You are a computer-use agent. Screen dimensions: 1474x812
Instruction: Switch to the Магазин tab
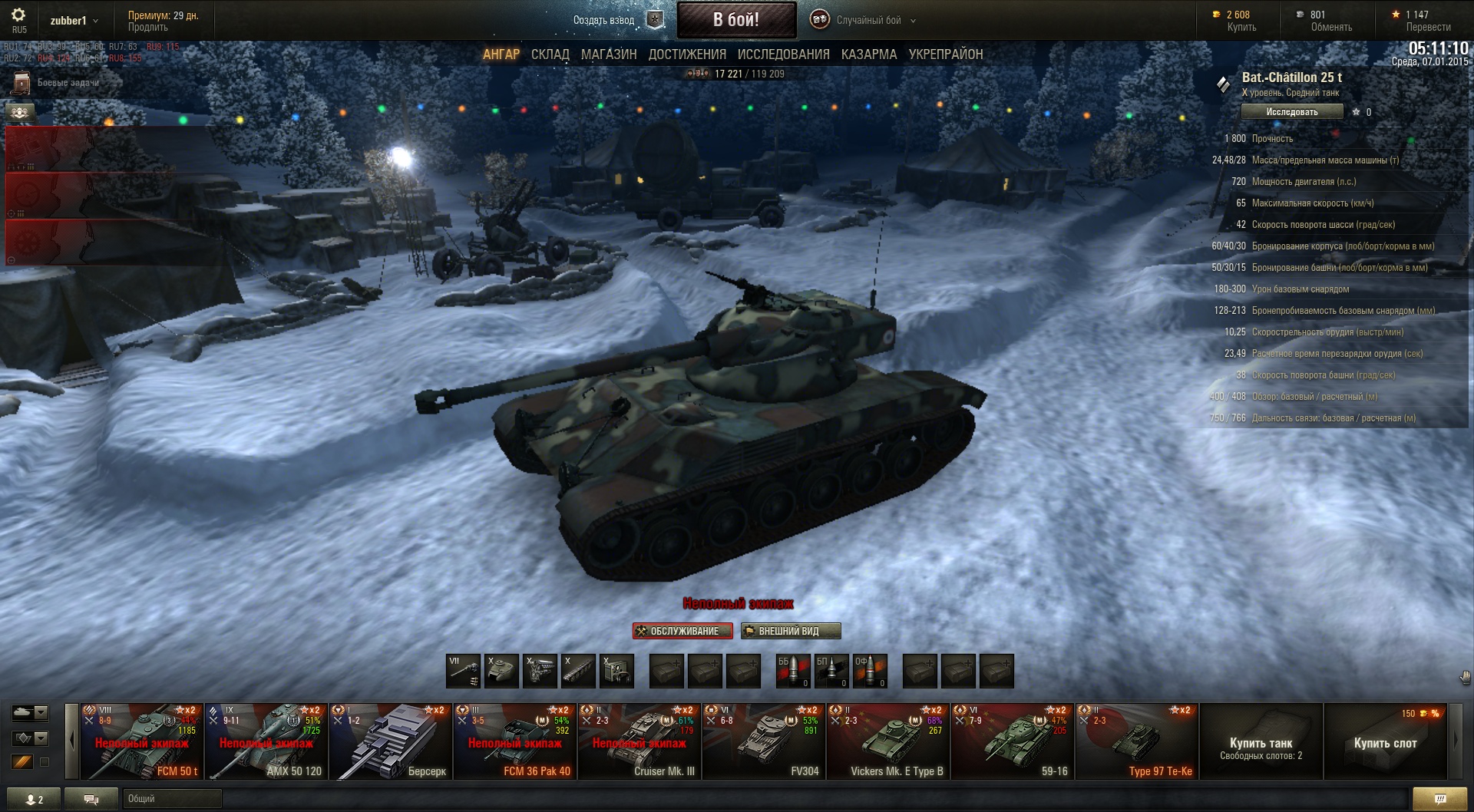pos(609,54)
